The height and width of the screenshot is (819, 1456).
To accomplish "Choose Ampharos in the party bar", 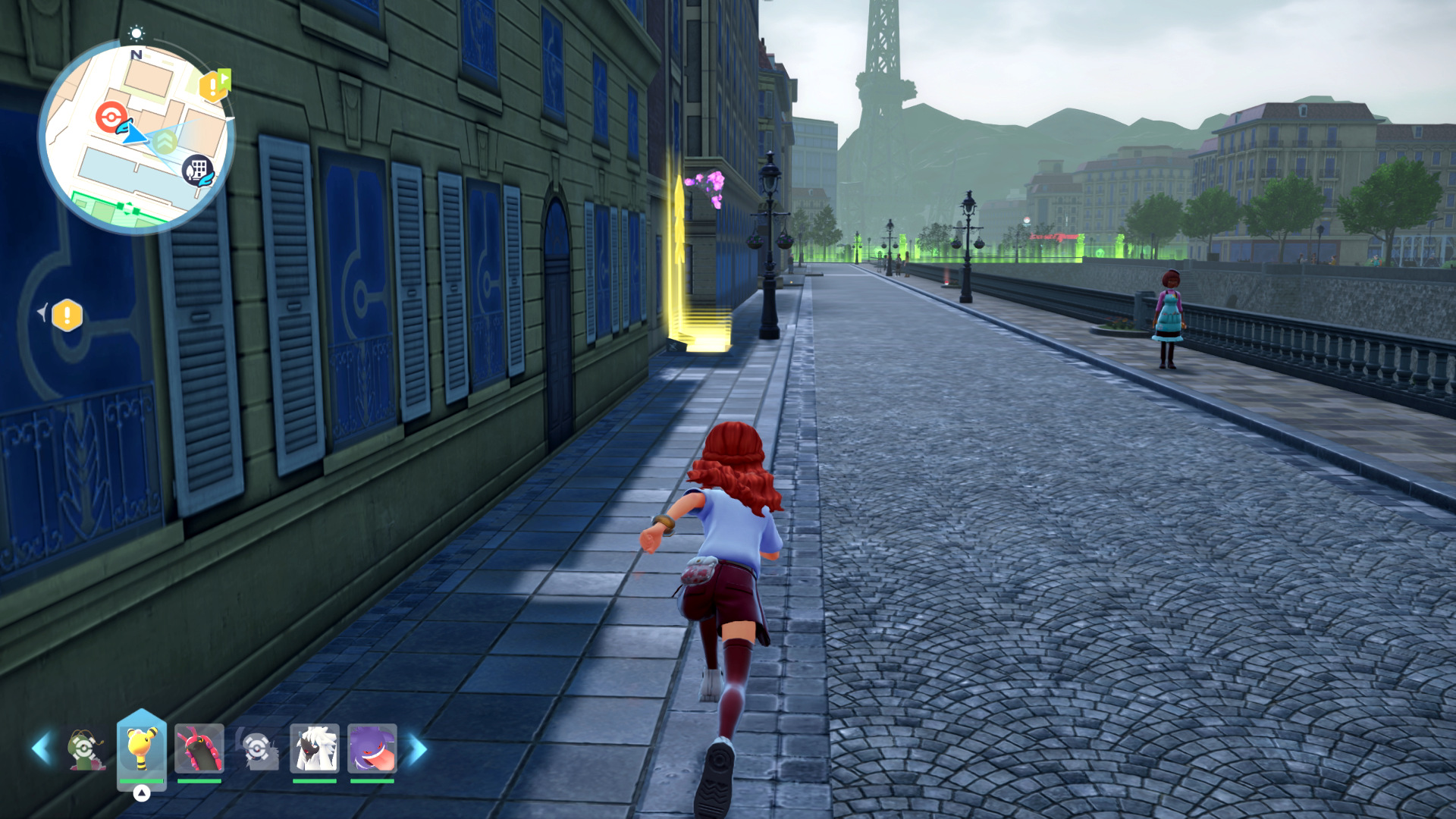I will [x=142, y=748].
